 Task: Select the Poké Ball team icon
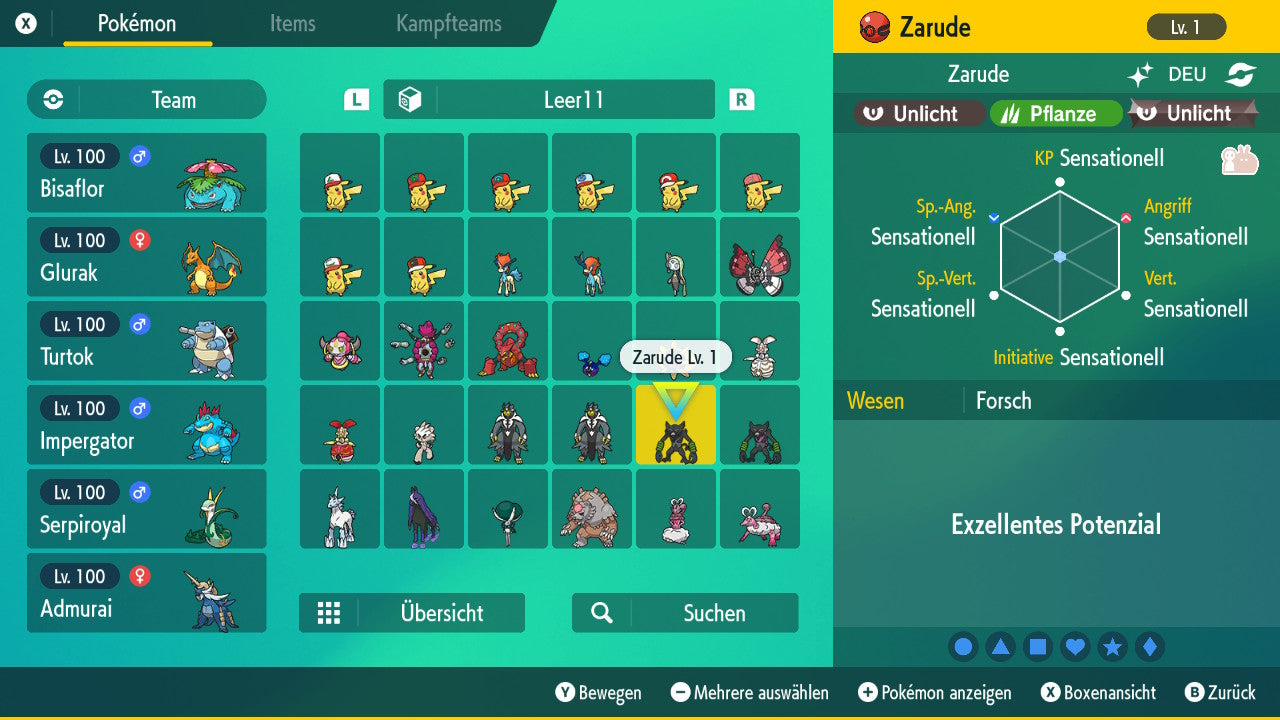51,99
